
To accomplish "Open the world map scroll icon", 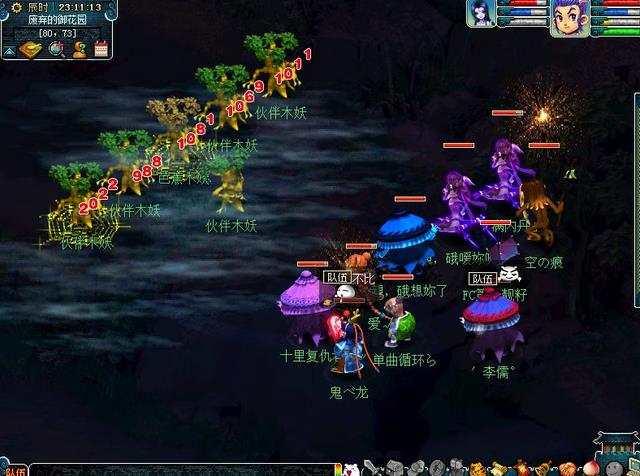I will [30, 49].
